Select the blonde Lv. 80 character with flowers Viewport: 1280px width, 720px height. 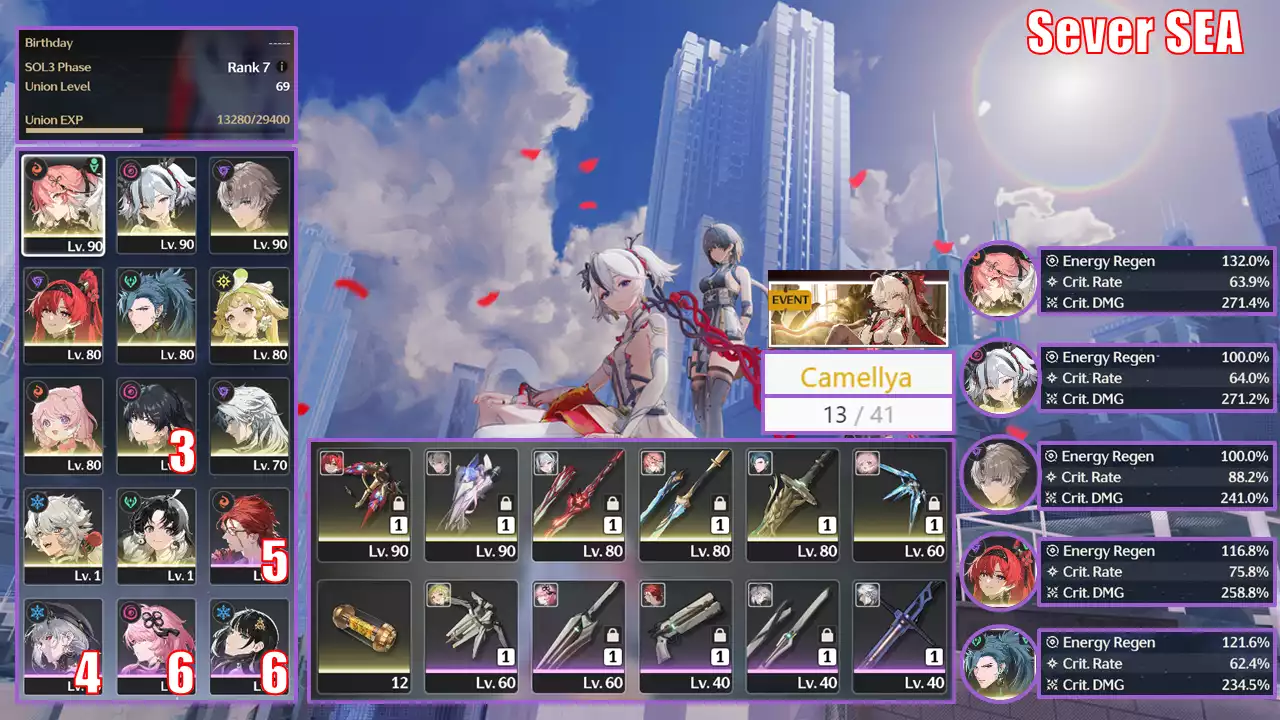coord(249,314)
